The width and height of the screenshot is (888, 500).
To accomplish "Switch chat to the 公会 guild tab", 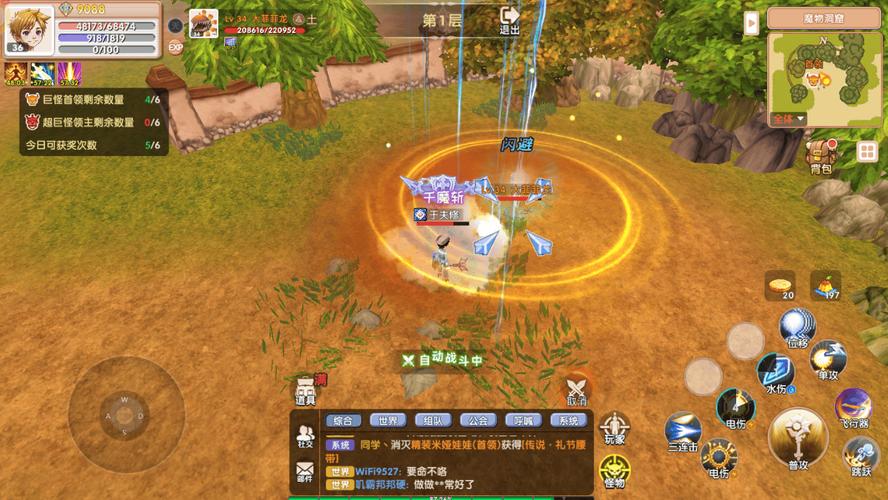I will (x=479, y=421).
